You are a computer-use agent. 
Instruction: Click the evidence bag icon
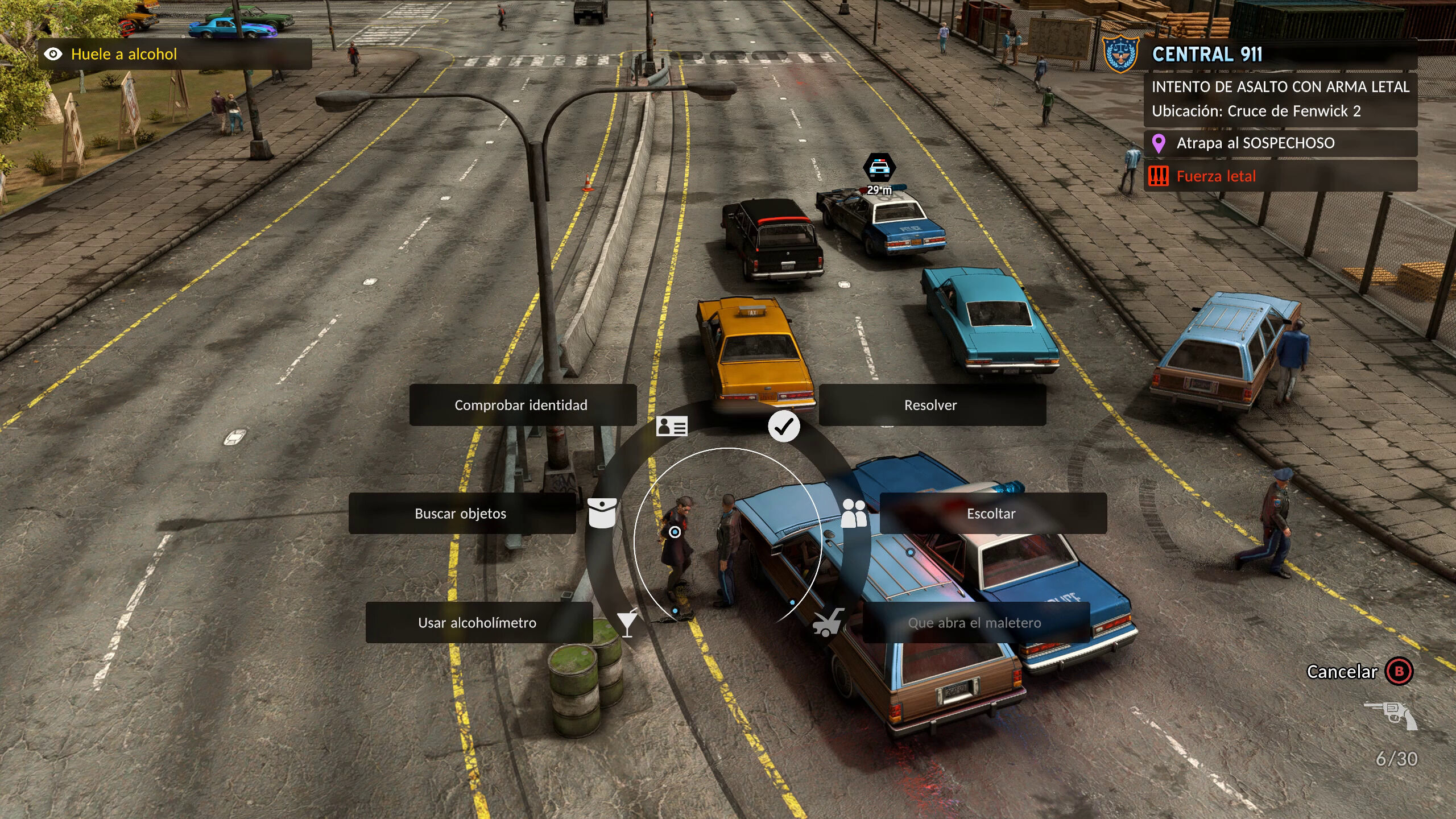pos(602,513)
